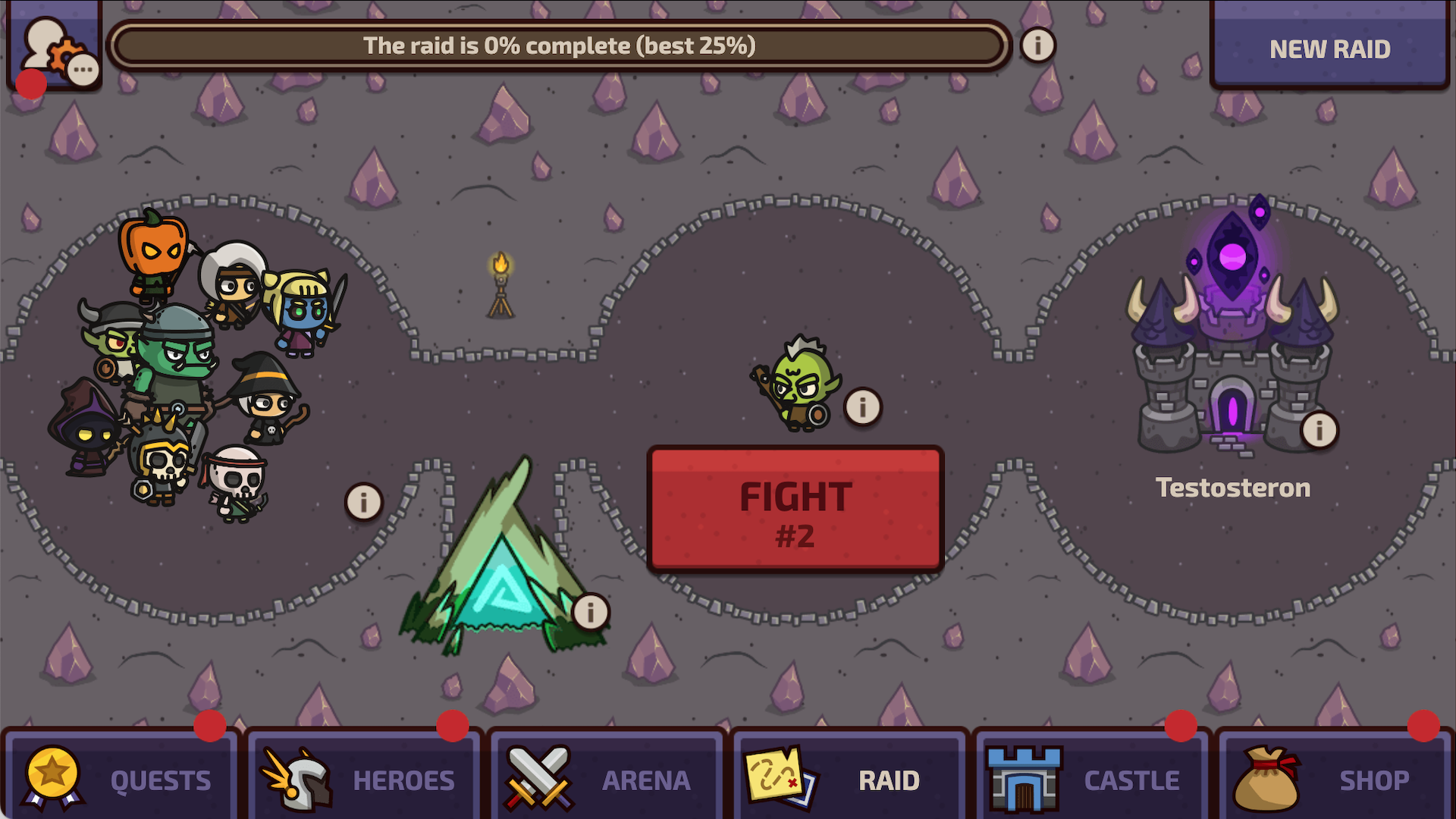Viewport: 1456px width, 819px height.
Task: Click the raid completion progress bar
Action: pos(559,45)
